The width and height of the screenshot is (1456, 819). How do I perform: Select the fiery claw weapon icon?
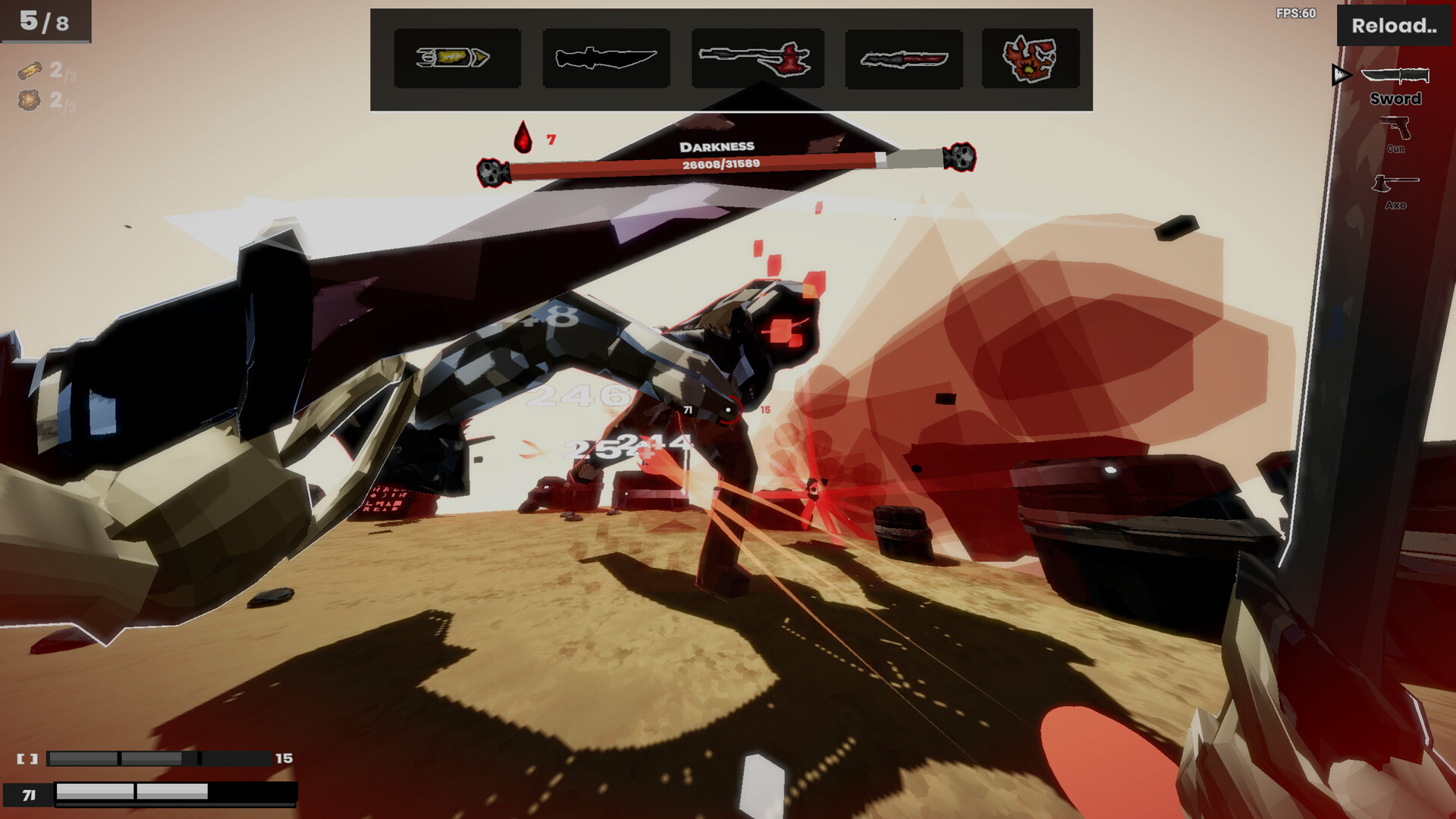pos(1031,58)
